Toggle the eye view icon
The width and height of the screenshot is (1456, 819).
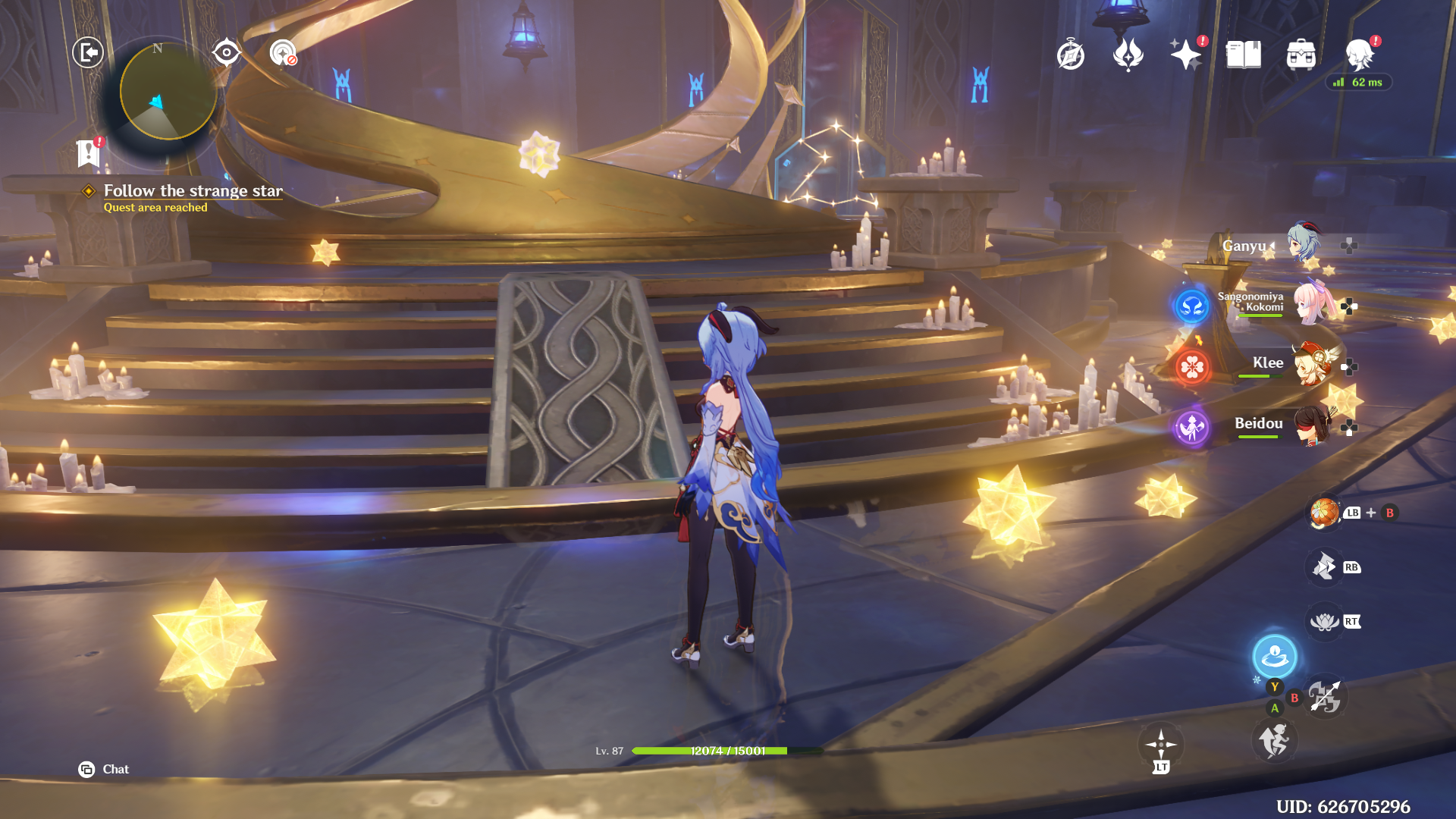pos(226,52)
